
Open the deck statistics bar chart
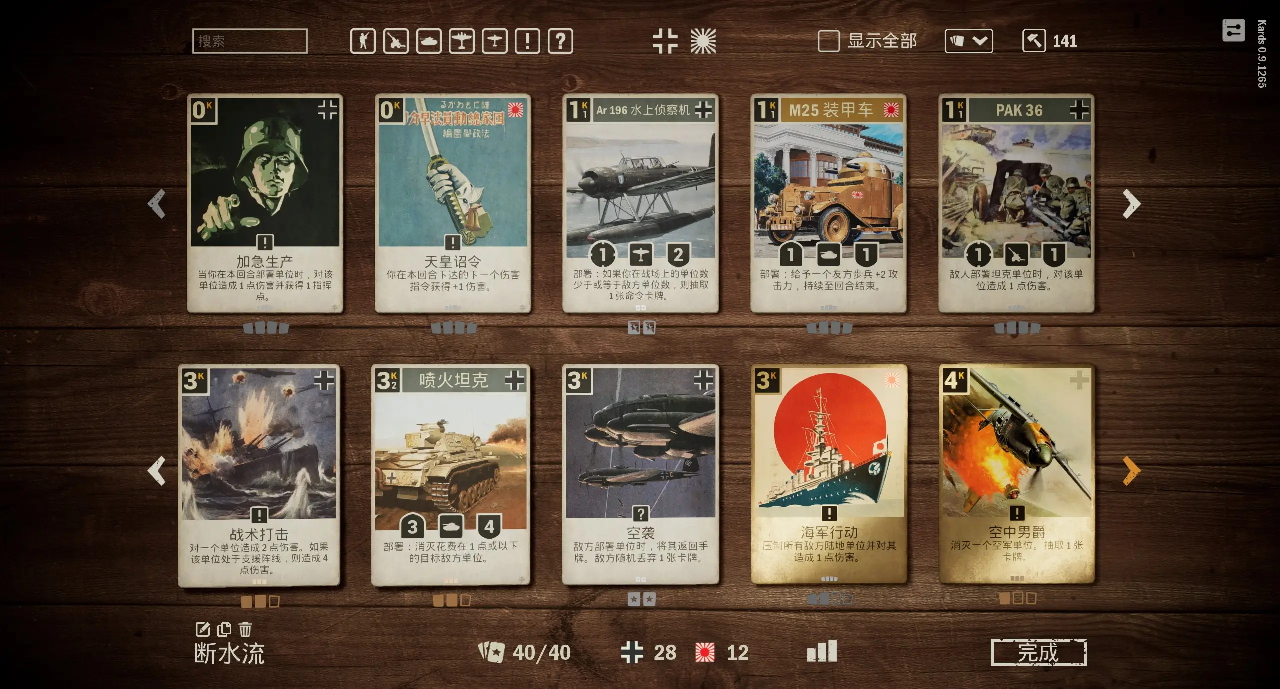pyautogui.click(x=822, y=652)
